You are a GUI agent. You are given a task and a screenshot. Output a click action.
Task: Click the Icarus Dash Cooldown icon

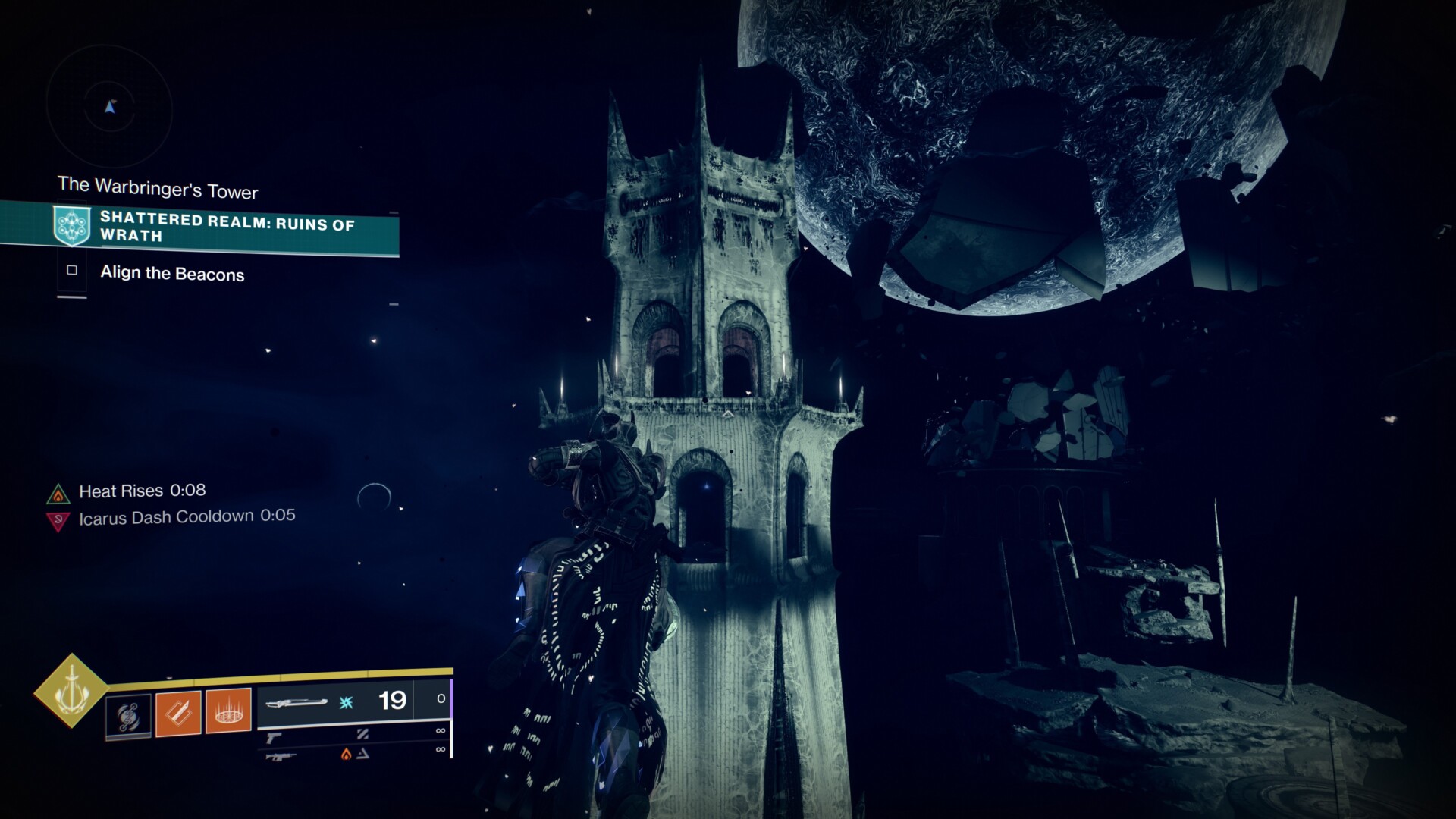(58, 521)
